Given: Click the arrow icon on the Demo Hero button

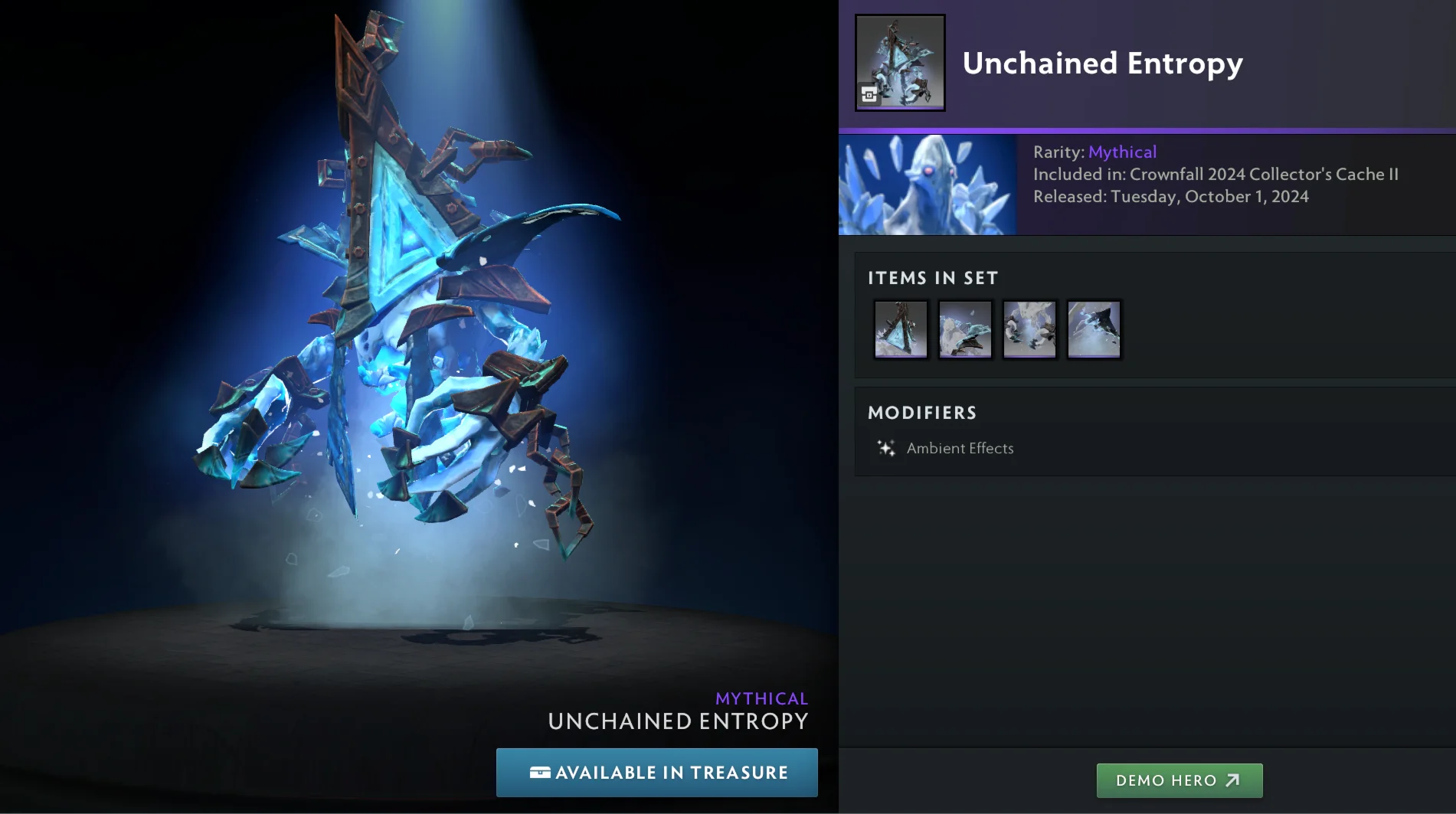Looking at the screenshot, I should click(1233, 780).
